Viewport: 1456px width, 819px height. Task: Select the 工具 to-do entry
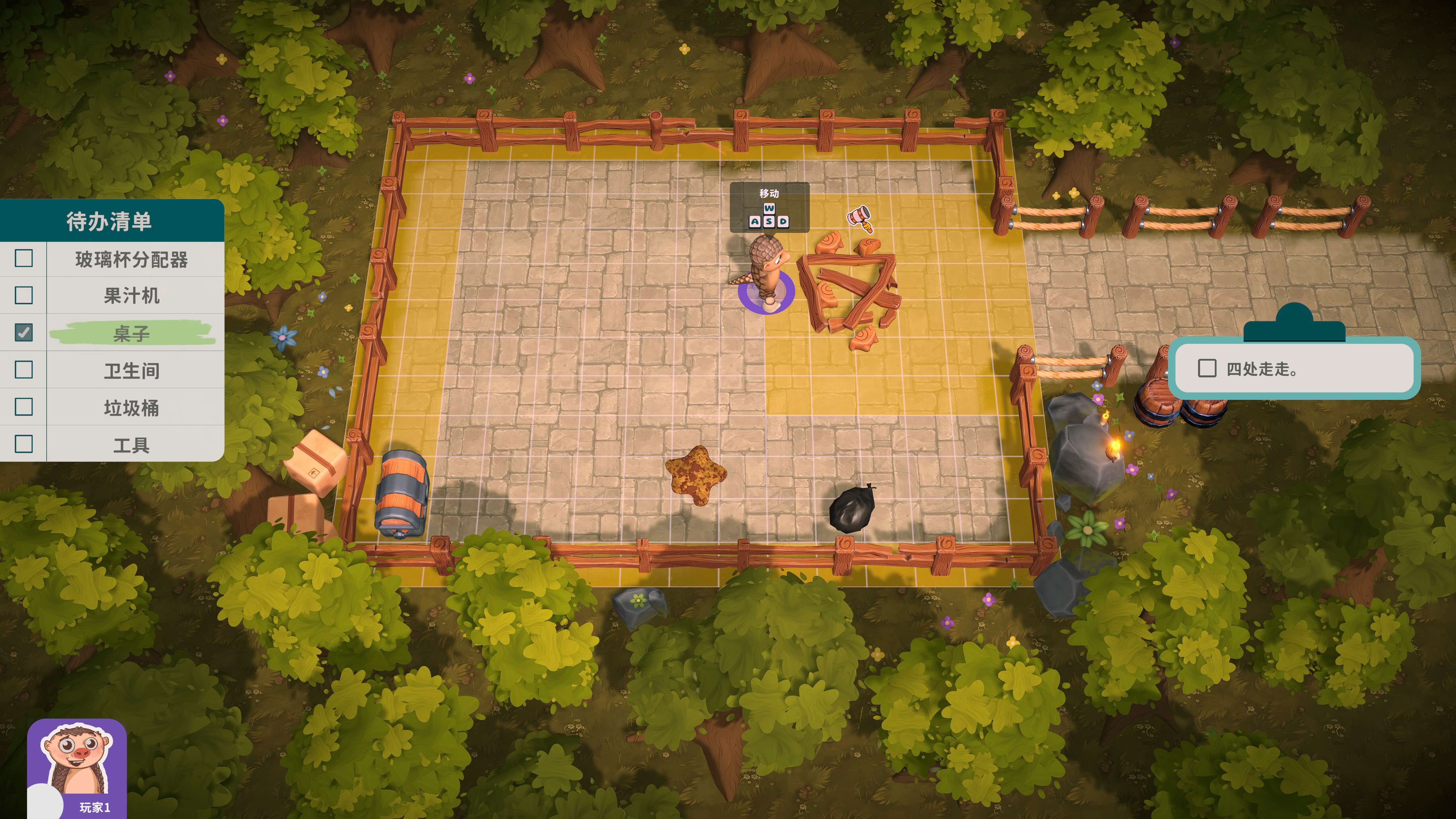(131, 445)
